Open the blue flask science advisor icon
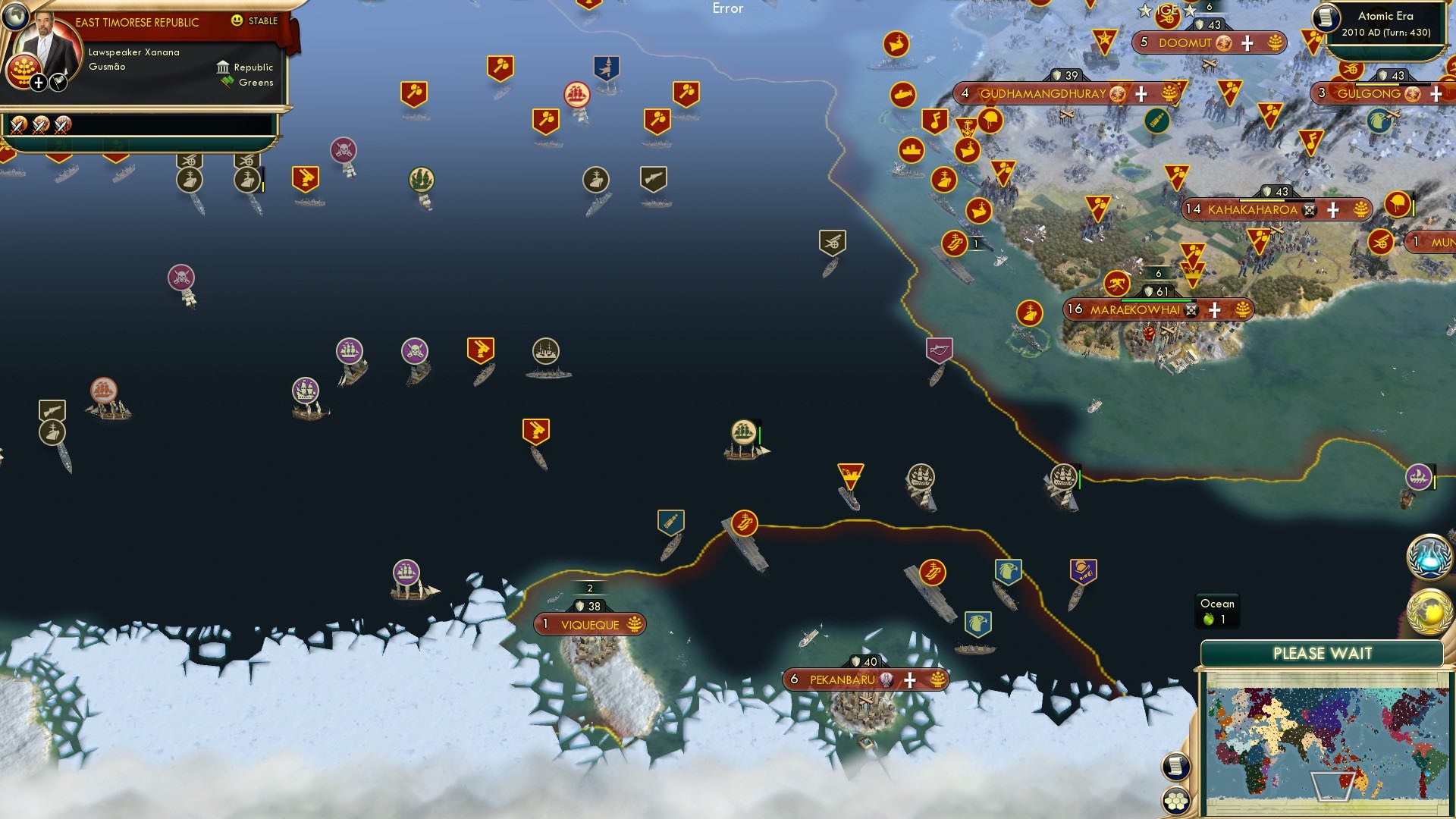Viewport: 1456px width, 819px height. [1429, 556]
